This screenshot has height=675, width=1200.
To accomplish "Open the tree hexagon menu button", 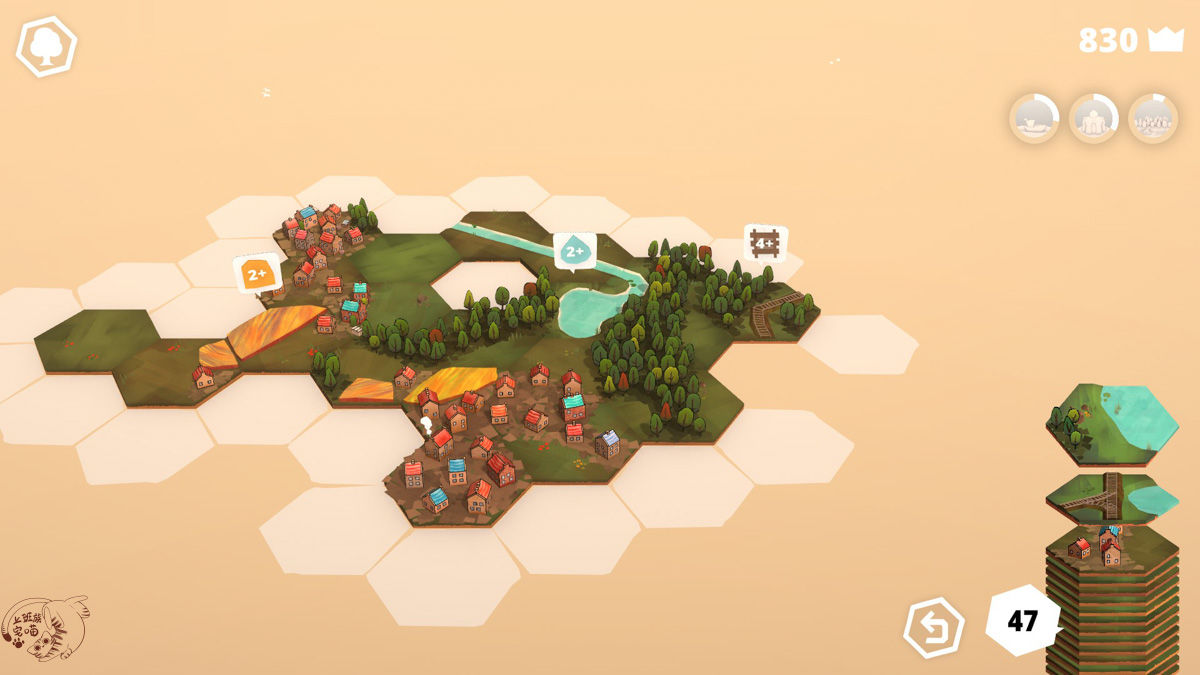I will 46,46.
